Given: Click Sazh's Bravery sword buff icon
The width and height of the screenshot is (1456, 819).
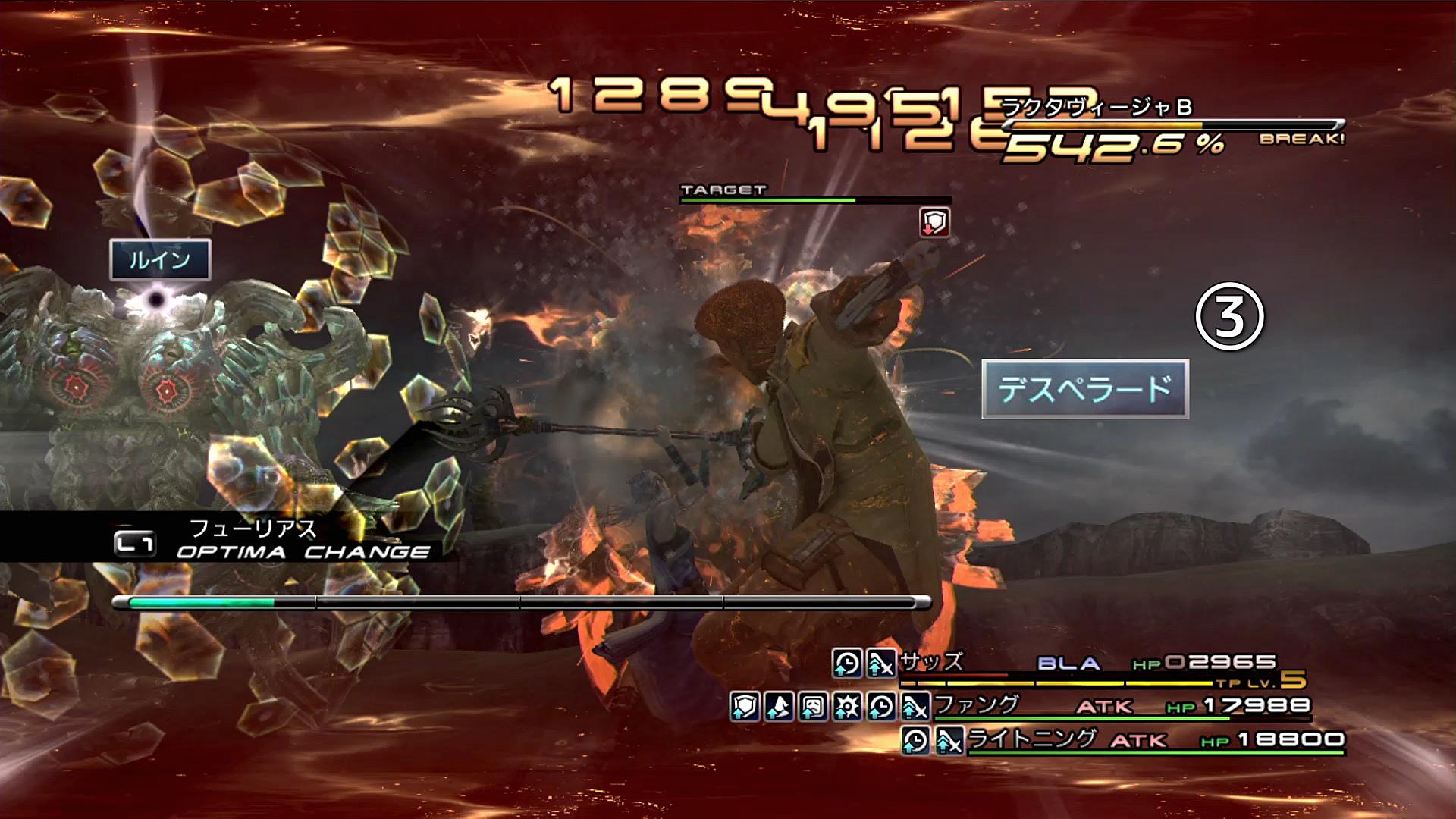Looking at the screenshot, I should (x=880, y=664).
